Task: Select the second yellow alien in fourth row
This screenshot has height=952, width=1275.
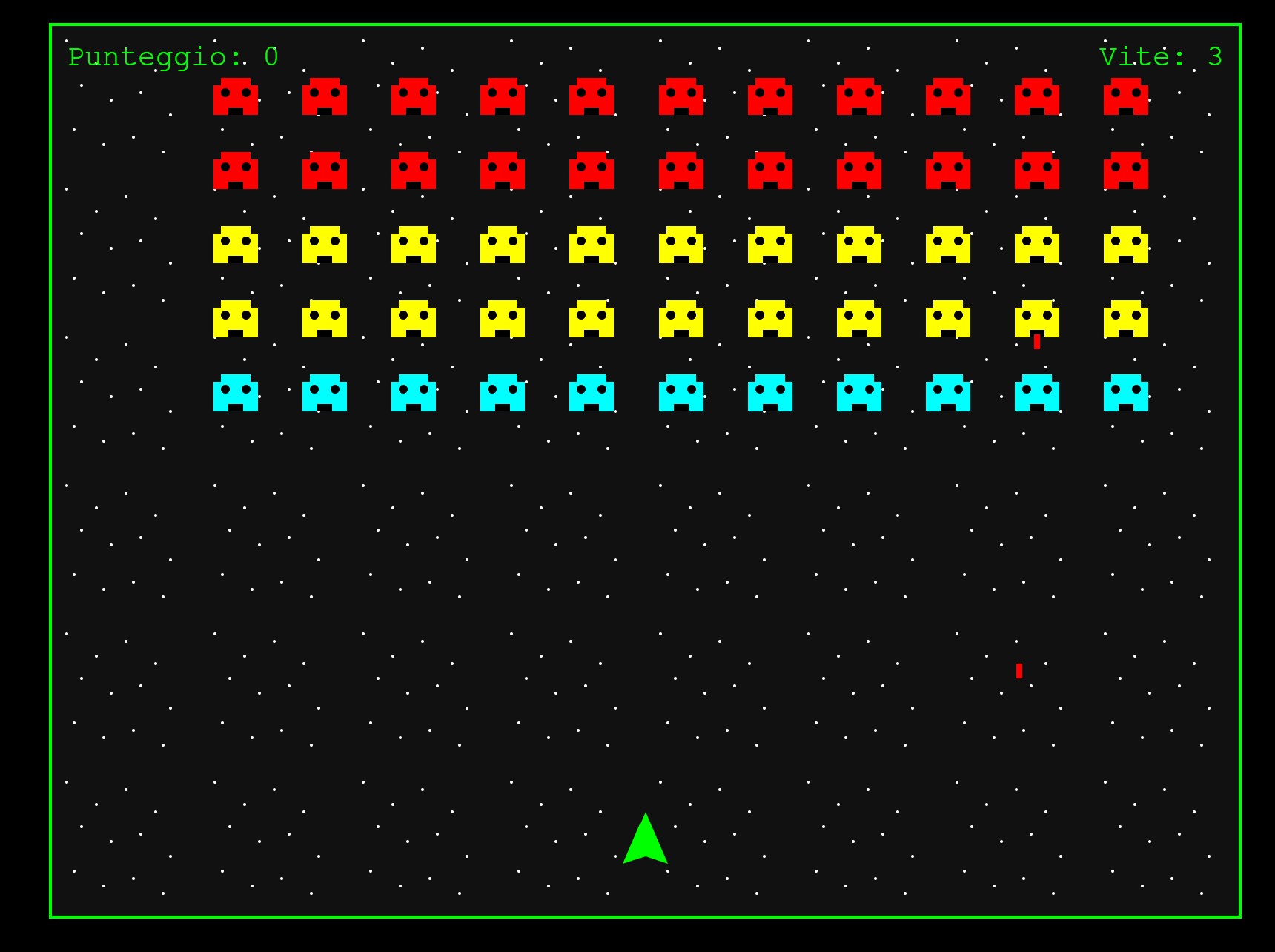Action: point(325,319)
